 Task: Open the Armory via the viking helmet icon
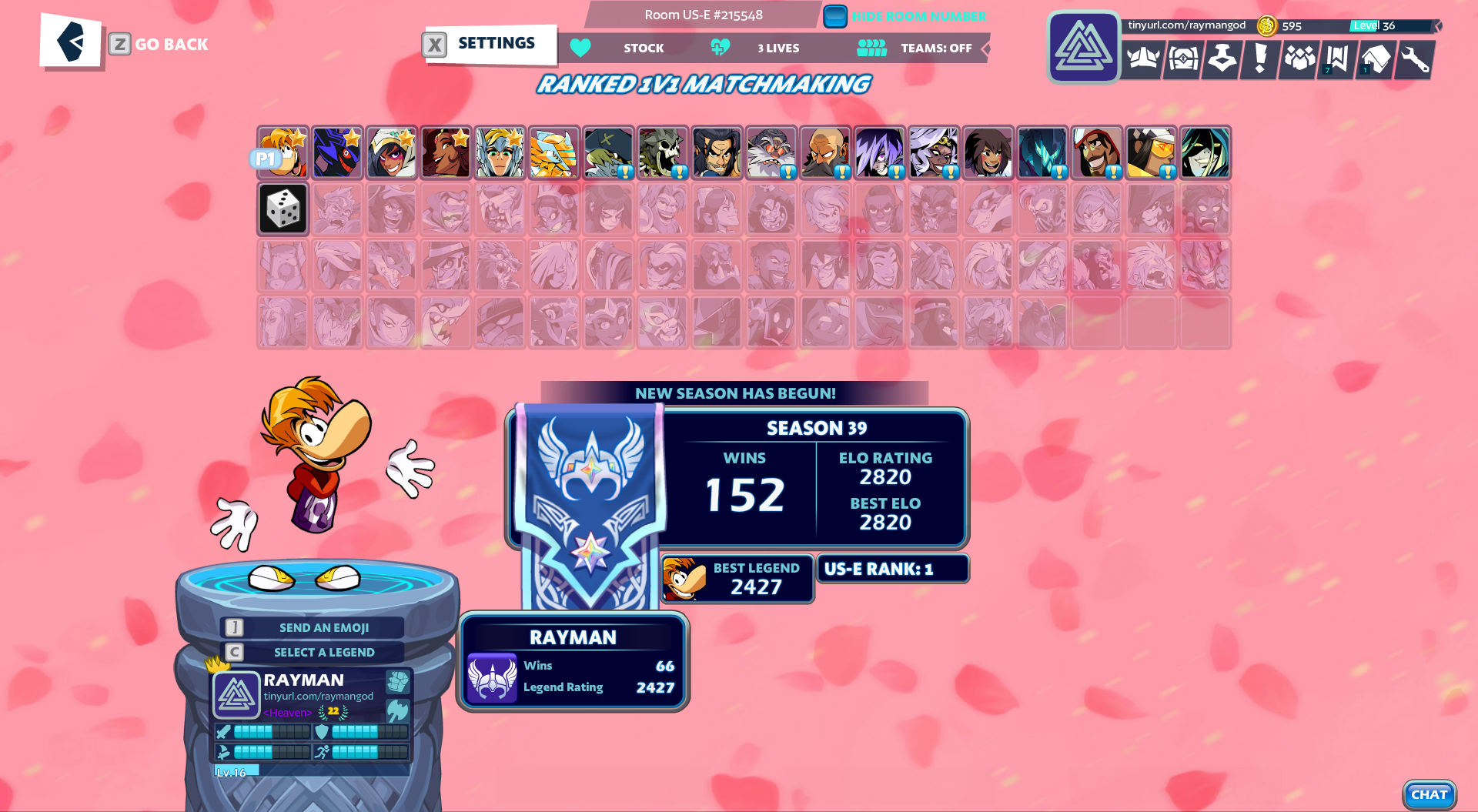(x=1142, y=60)
